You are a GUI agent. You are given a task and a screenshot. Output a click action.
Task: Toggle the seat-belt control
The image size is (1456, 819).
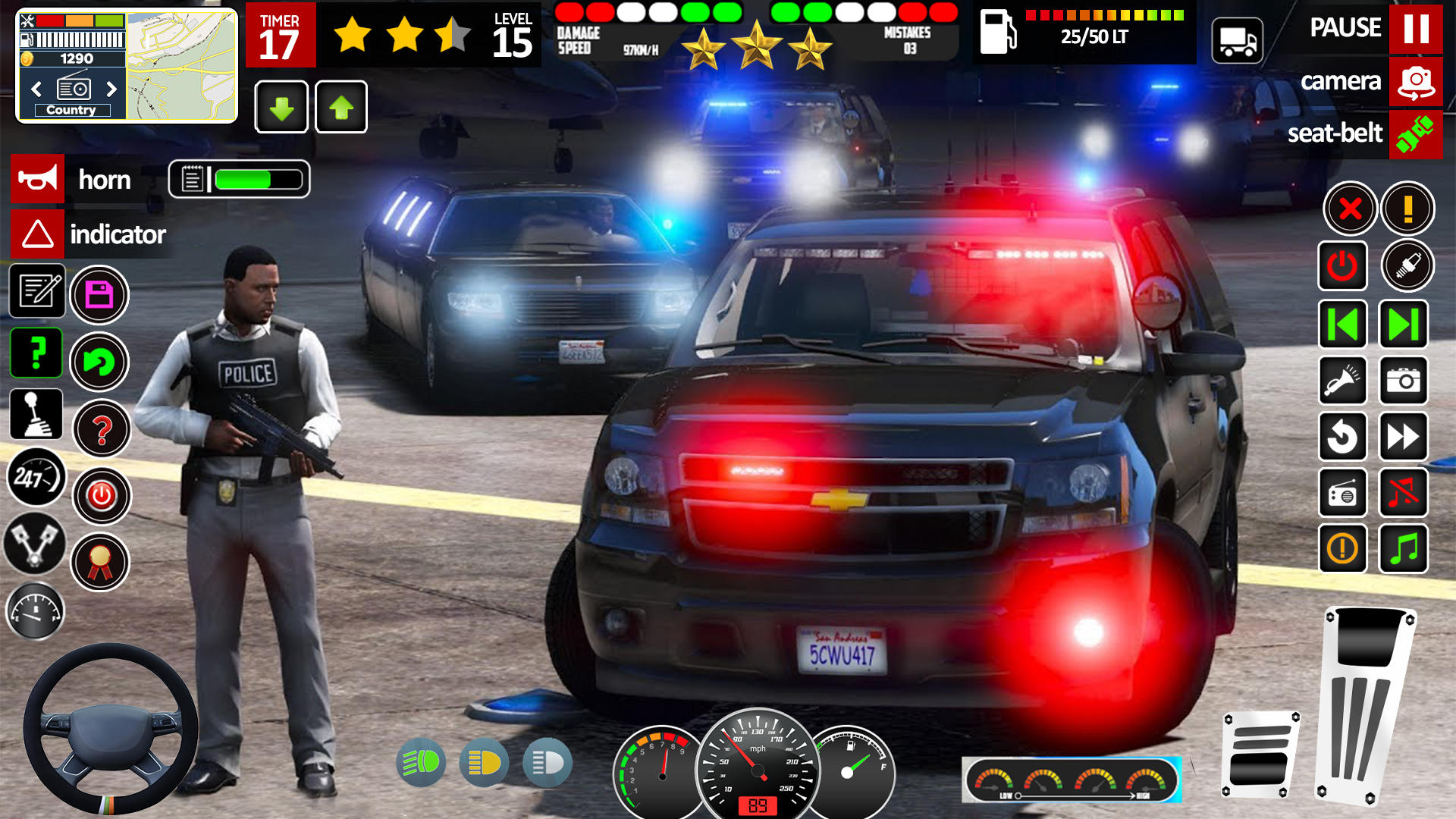(1416, 135)
